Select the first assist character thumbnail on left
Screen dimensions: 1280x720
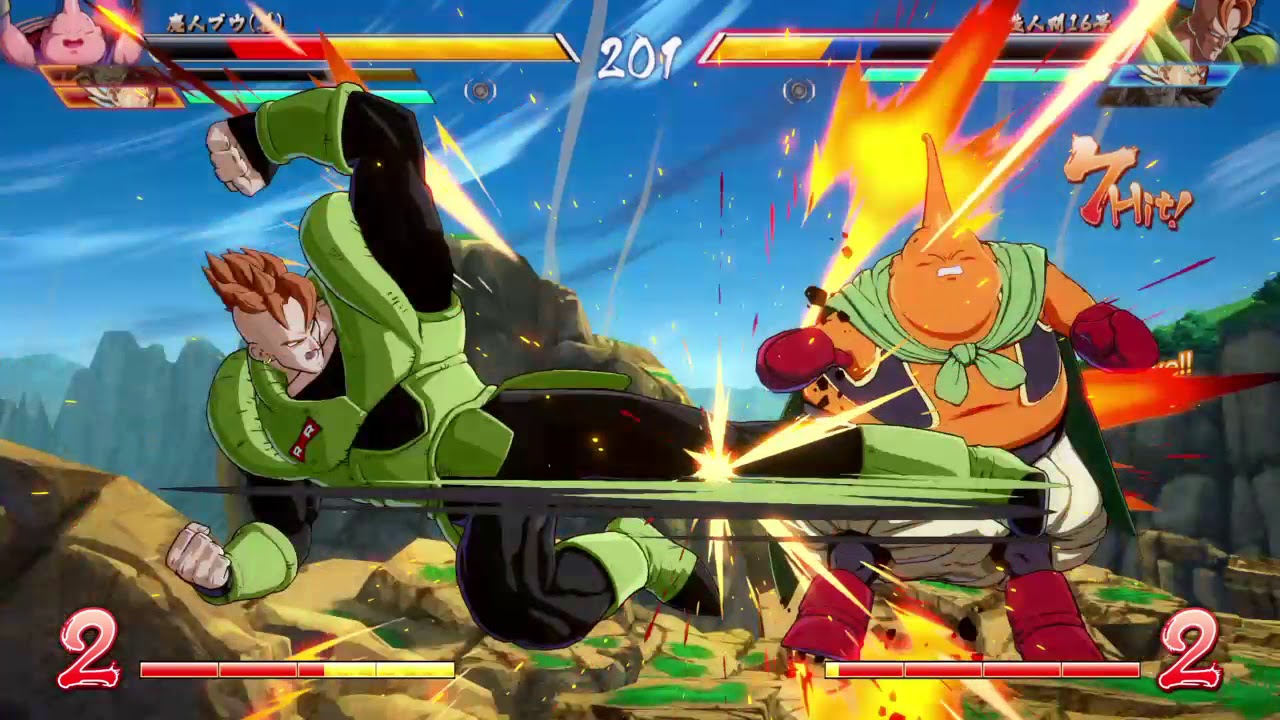point(100,73)
